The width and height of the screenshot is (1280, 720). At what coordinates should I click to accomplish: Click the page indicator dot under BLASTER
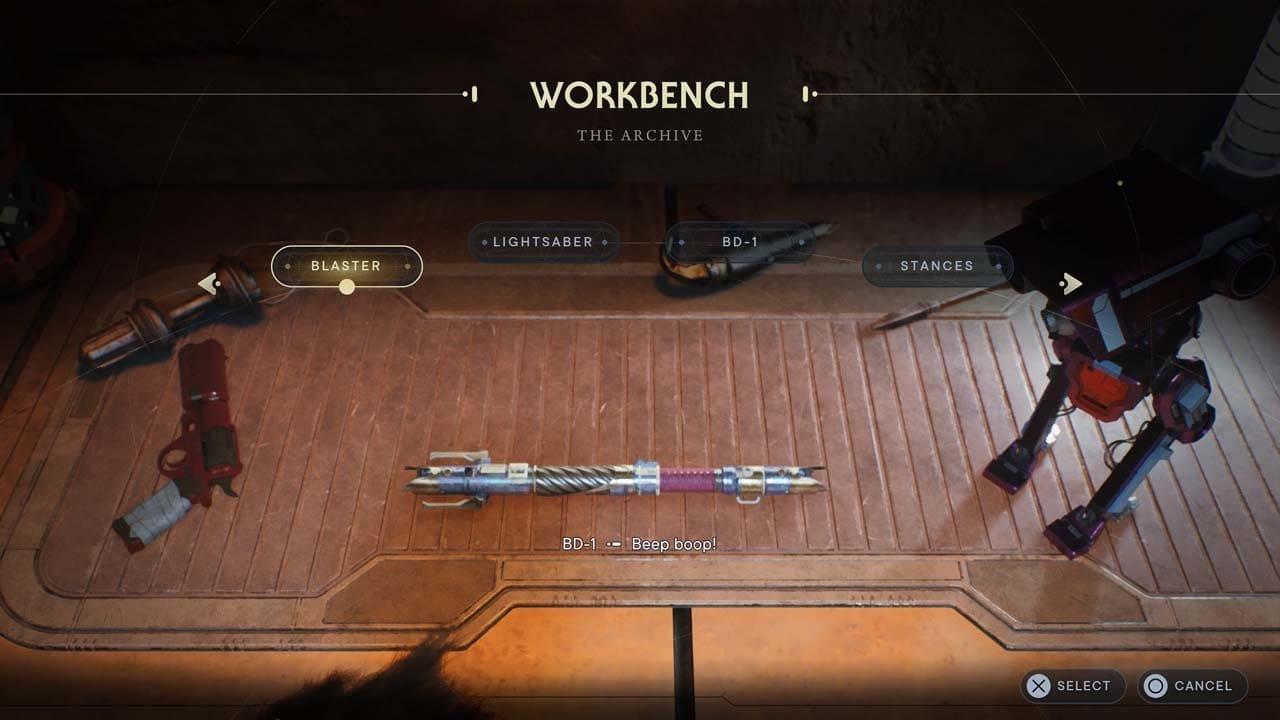coord(347,286)
